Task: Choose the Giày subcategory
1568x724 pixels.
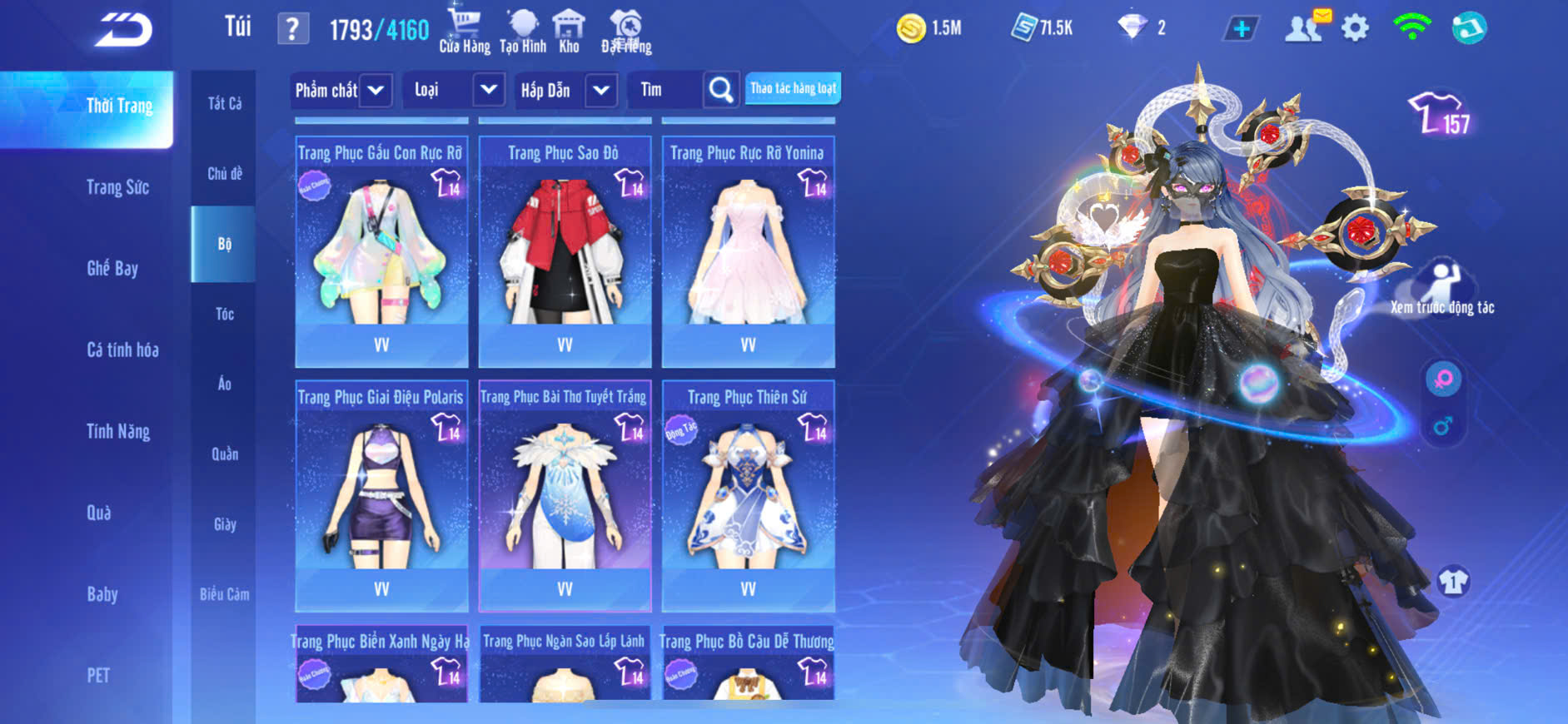Action: (224, 524)
